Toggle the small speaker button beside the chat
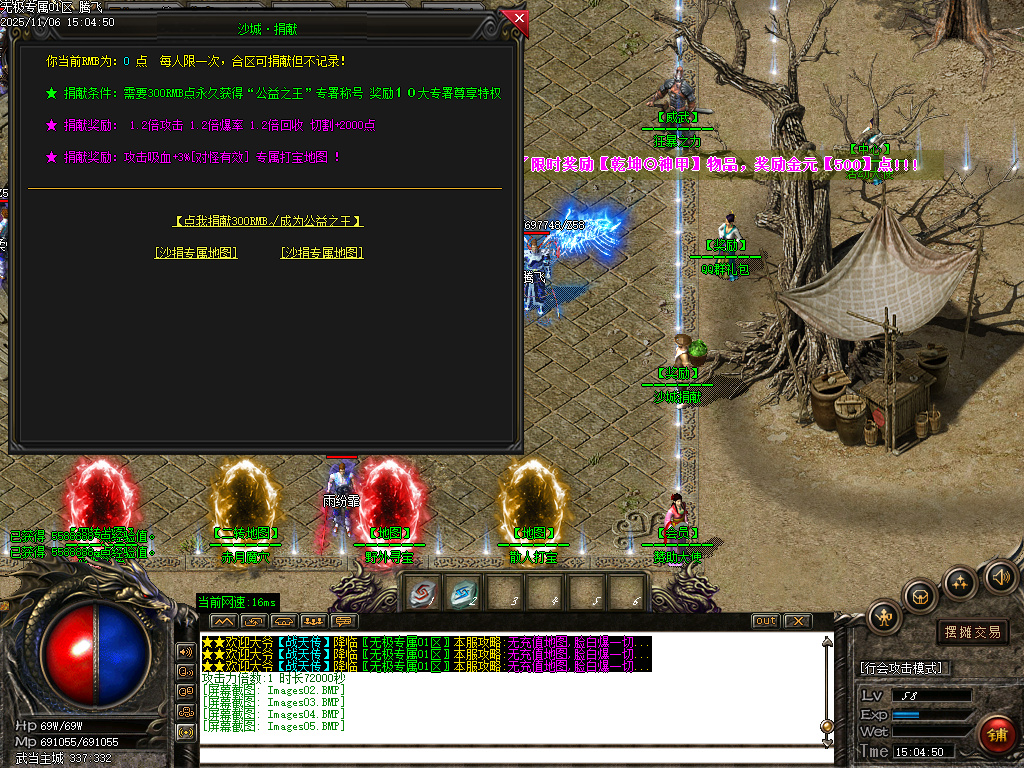 [x=186, y=651]
